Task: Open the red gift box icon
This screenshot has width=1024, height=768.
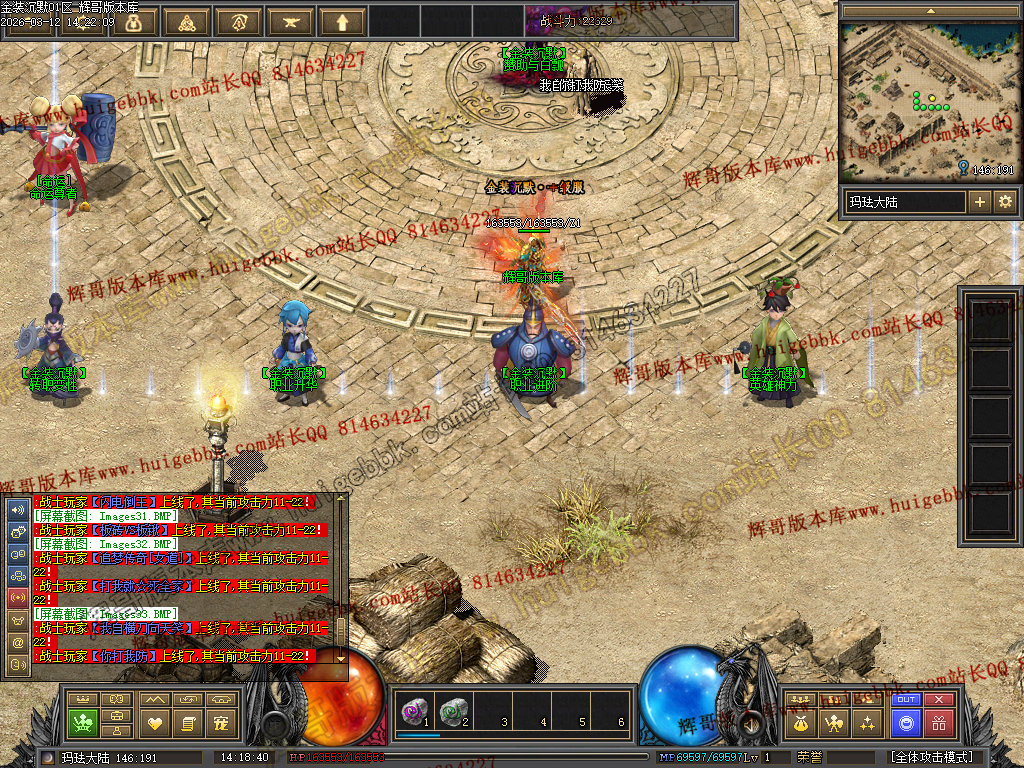Action: point(938,723)
